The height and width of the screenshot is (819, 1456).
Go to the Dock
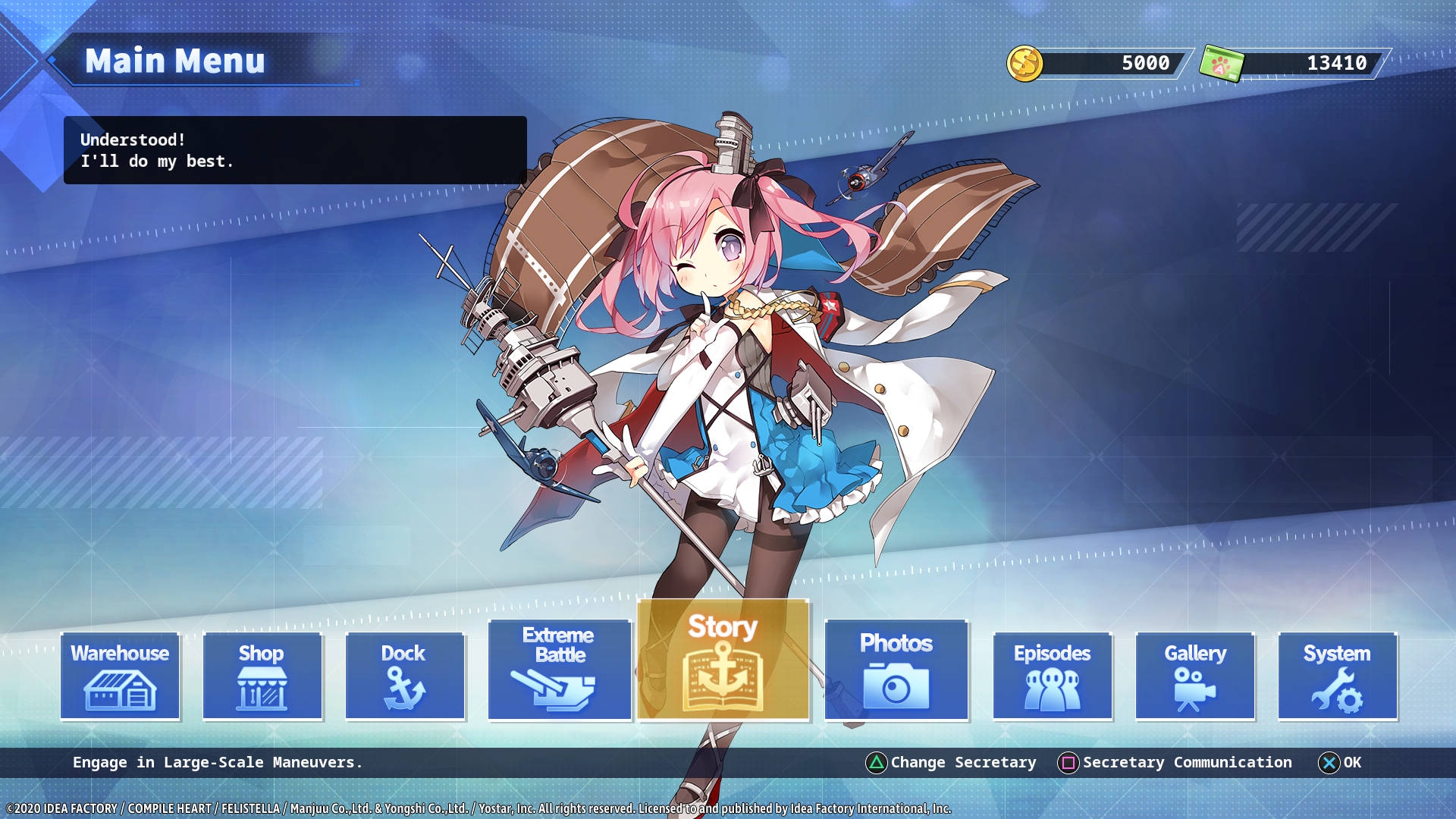coord(404,676)
